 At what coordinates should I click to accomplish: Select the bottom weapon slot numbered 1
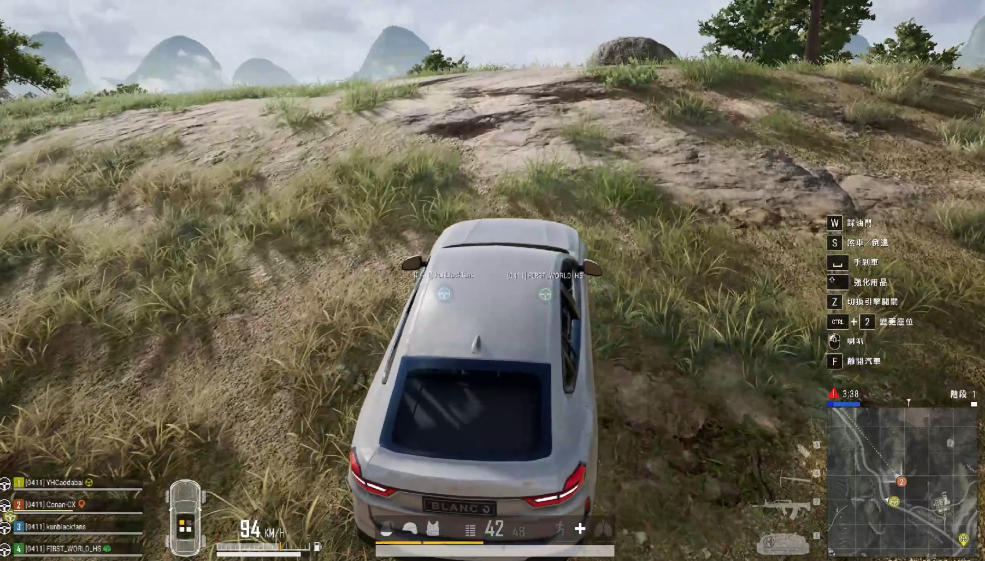783,544
